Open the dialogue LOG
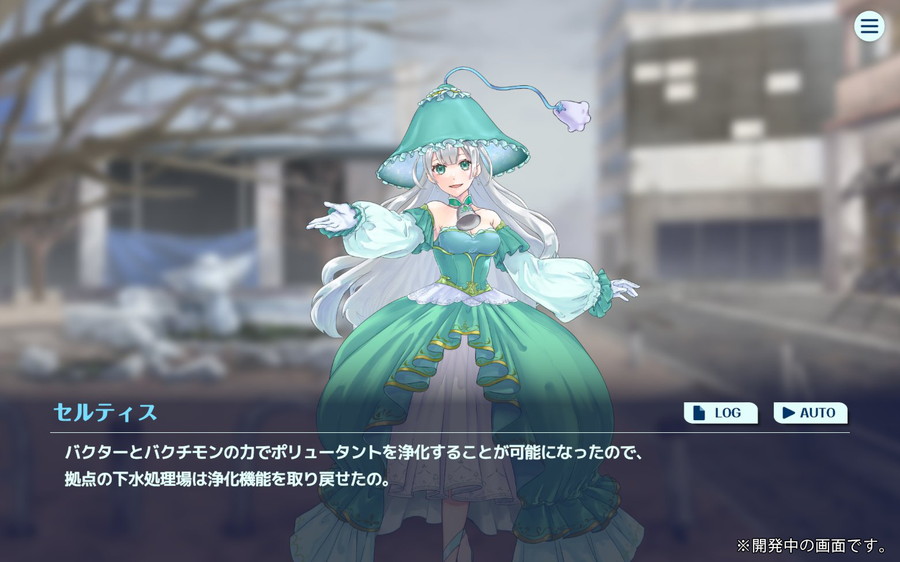Screen dimensions: 900x562 pos(720,412)
